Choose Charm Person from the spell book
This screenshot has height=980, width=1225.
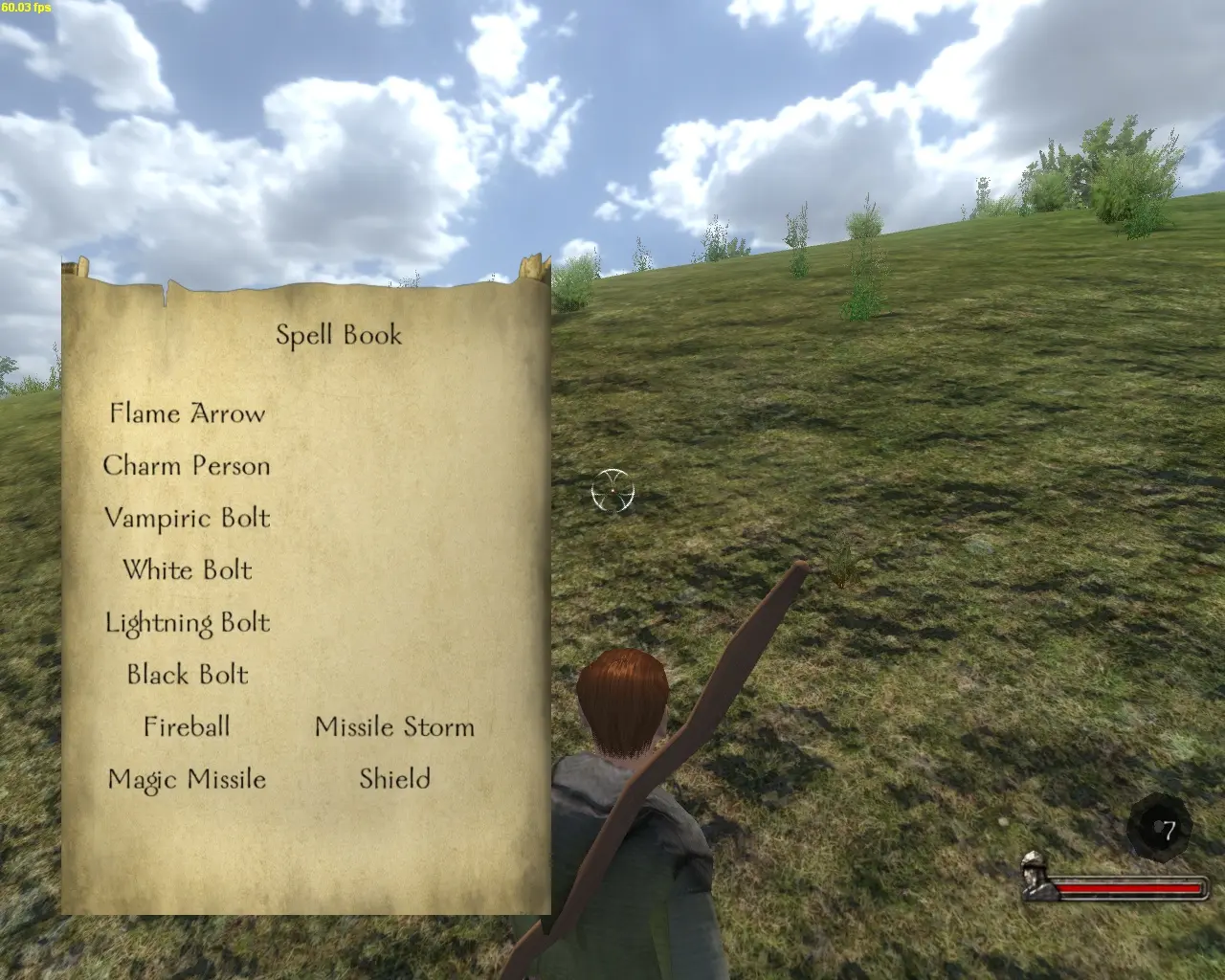point(187,466)
